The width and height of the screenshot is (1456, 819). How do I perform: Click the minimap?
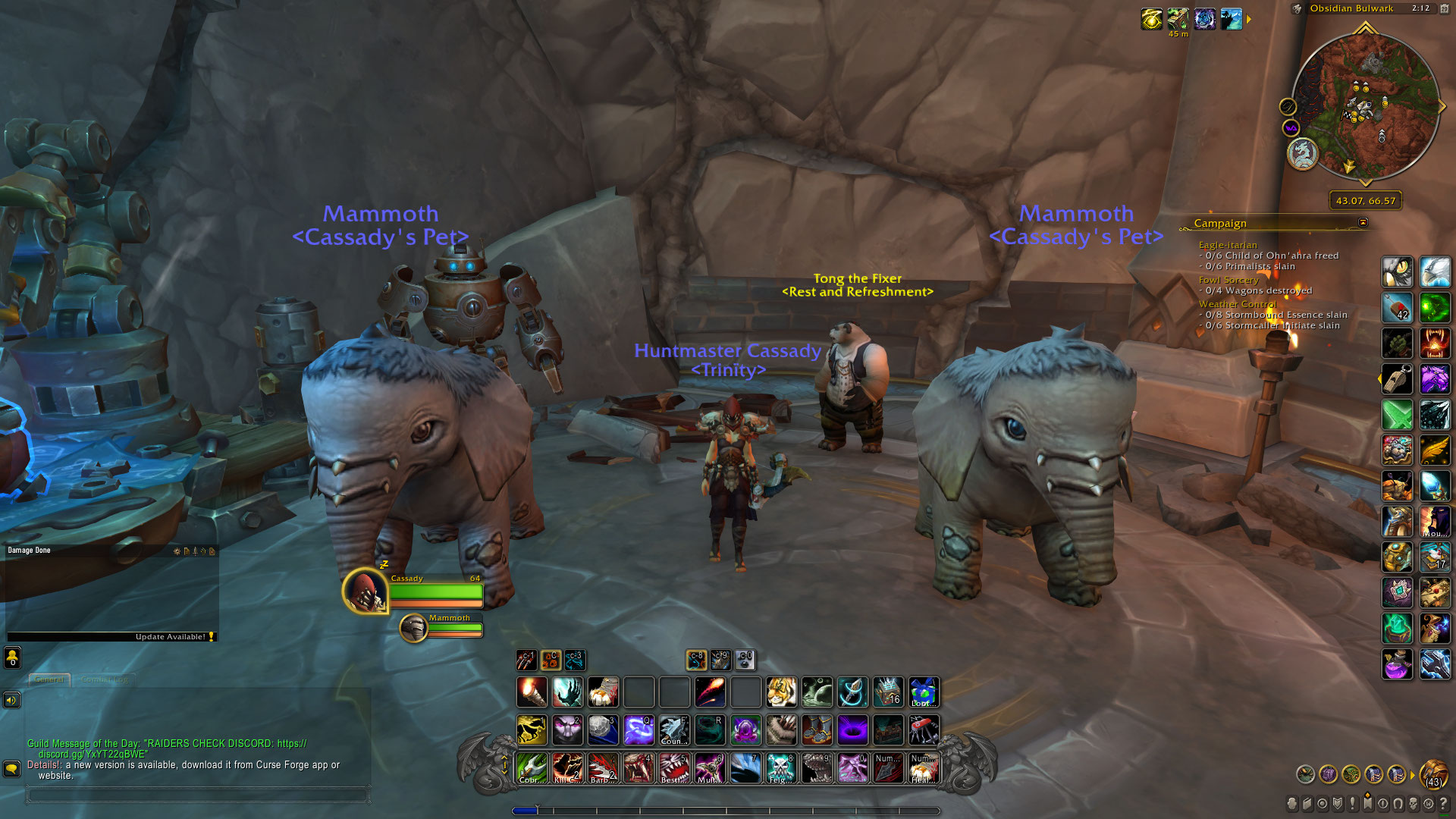point(1365,108)
